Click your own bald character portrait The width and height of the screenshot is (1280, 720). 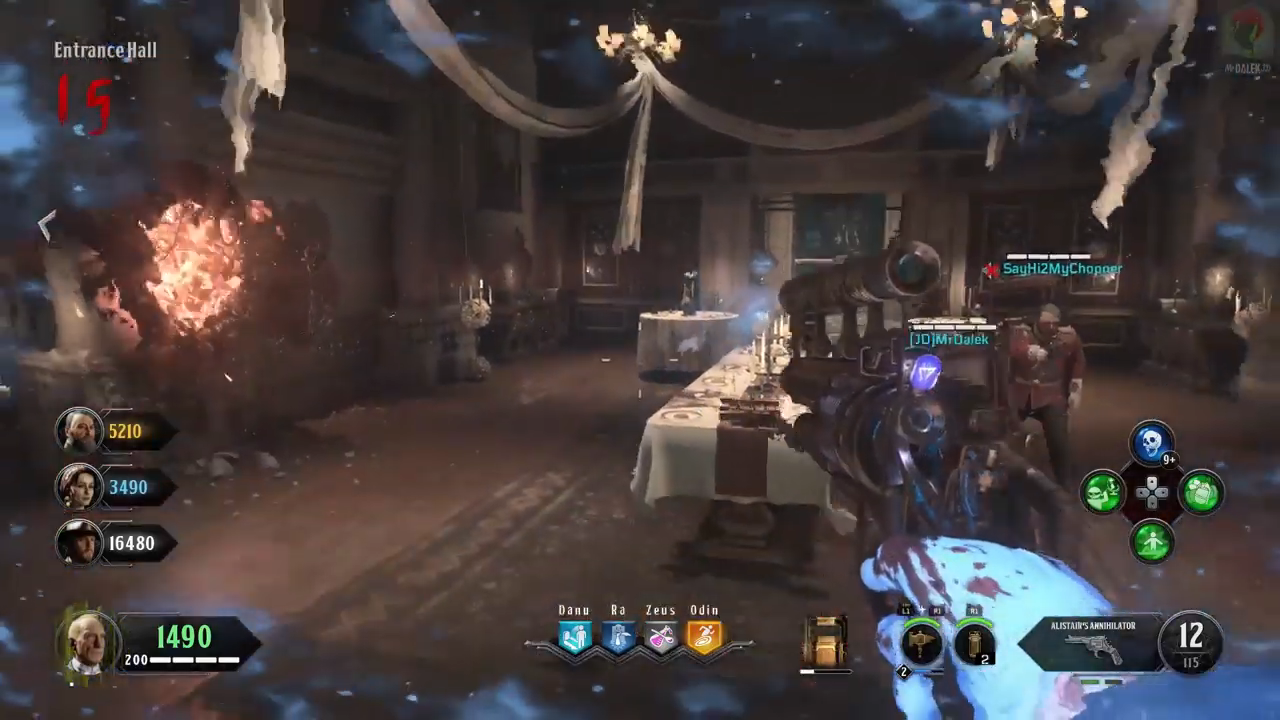pos(88,642)
